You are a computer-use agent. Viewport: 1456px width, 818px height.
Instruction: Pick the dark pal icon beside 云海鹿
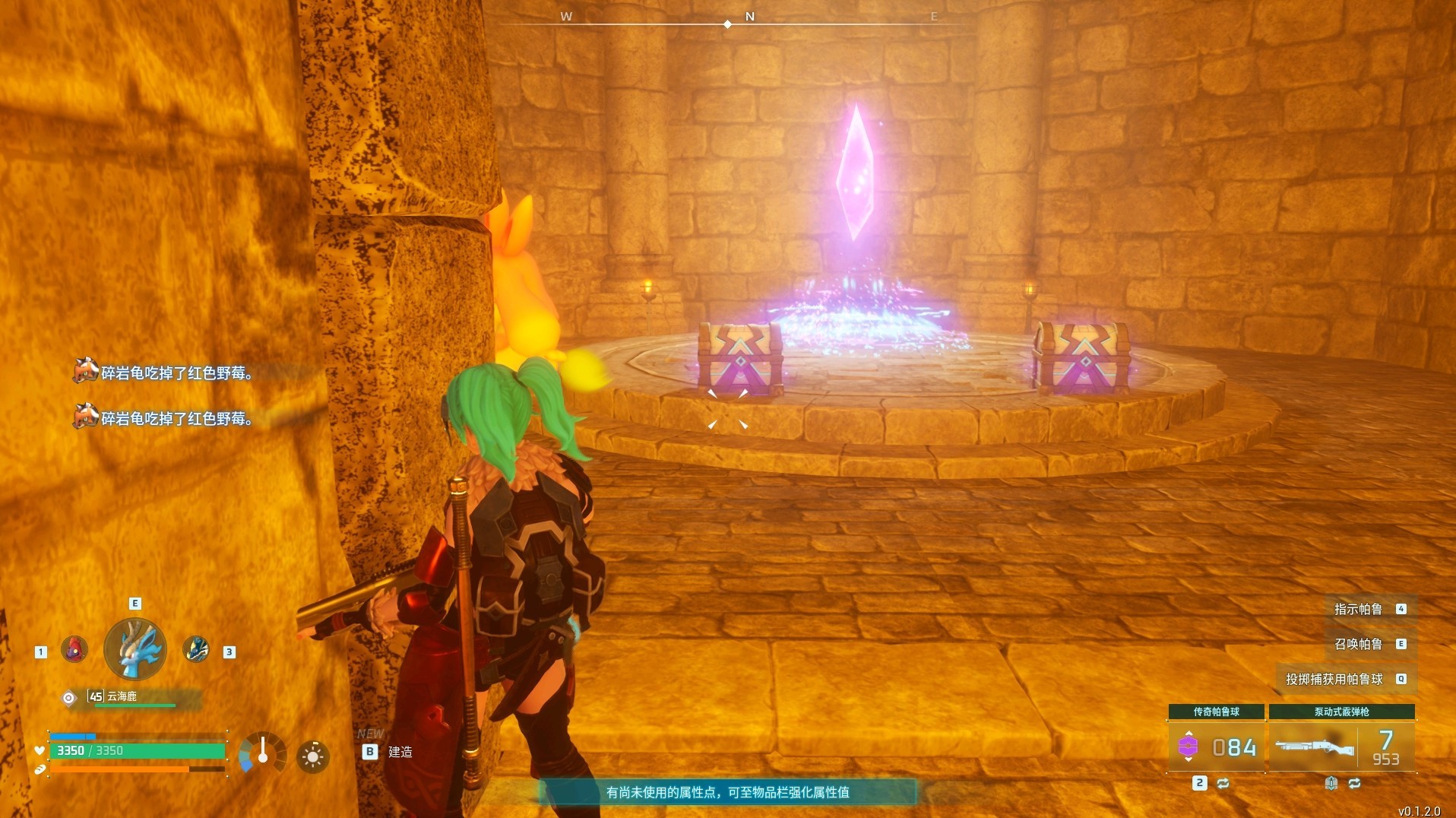[x=196, y=650]
